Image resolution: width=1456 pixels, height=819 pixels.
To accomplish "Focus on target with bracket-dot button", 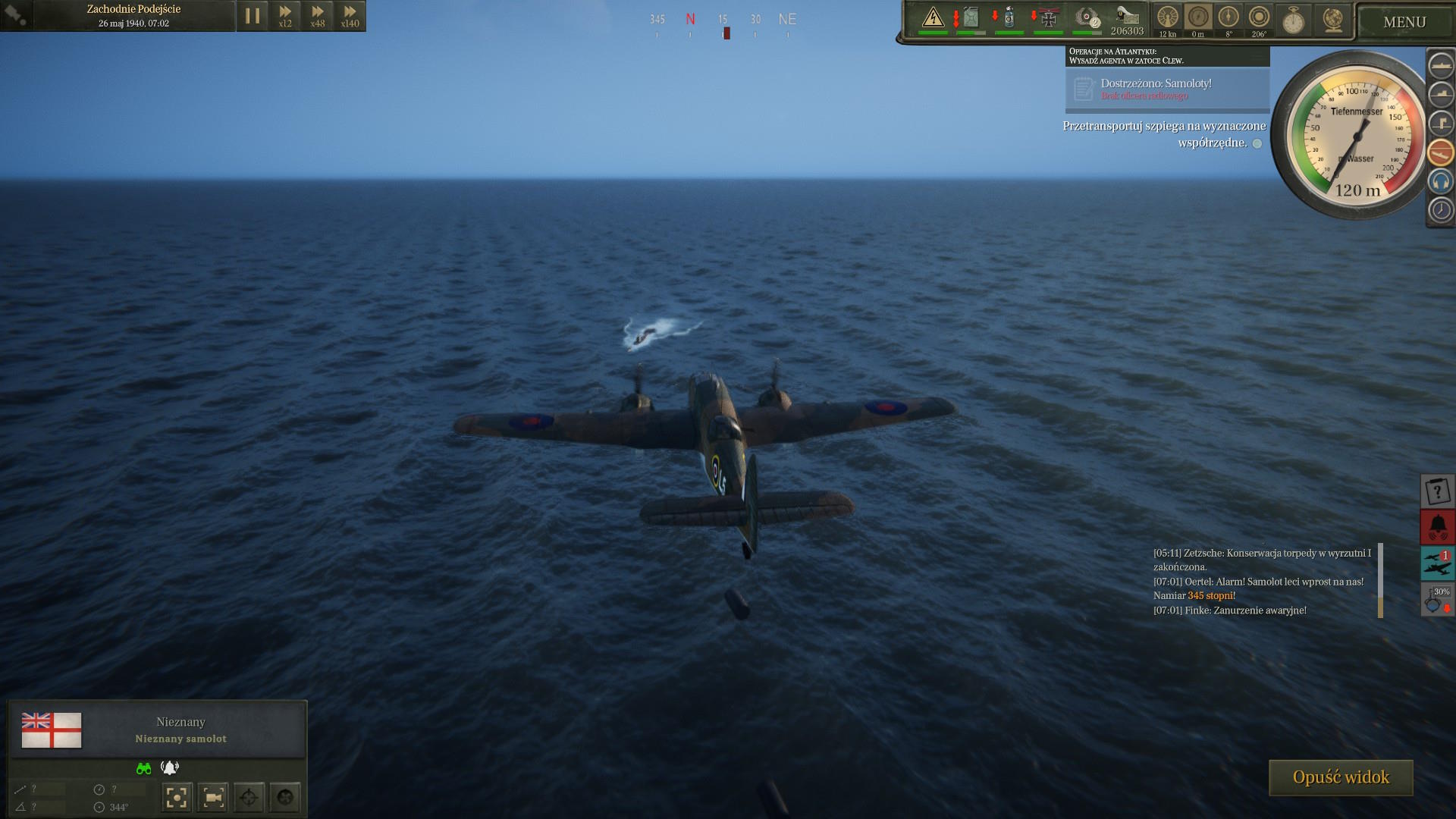I will pos(177,797).
